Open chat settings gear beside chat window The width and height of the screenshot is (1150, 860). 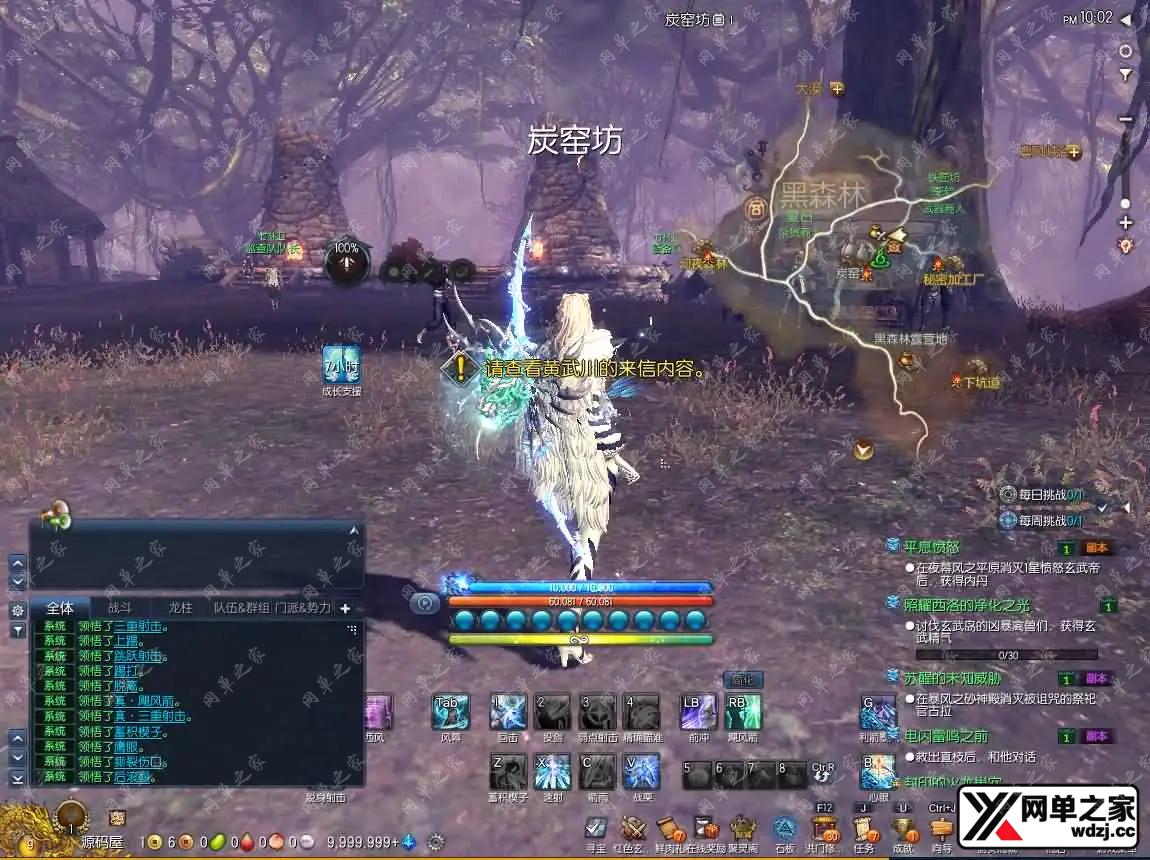click(x=17, y=610)
